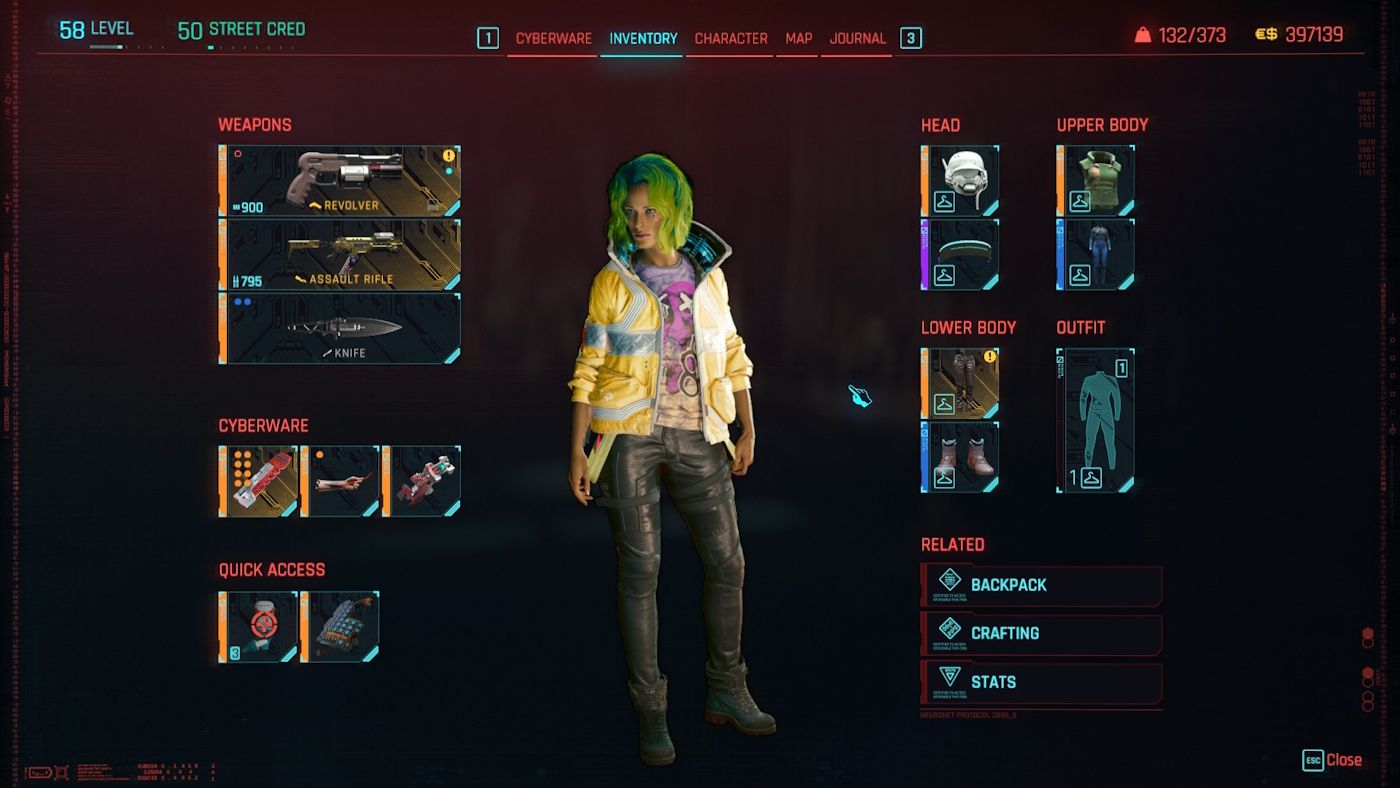The image size is (1400, 788).
Task: Select the Knife weapon slot
Action: 340,328
